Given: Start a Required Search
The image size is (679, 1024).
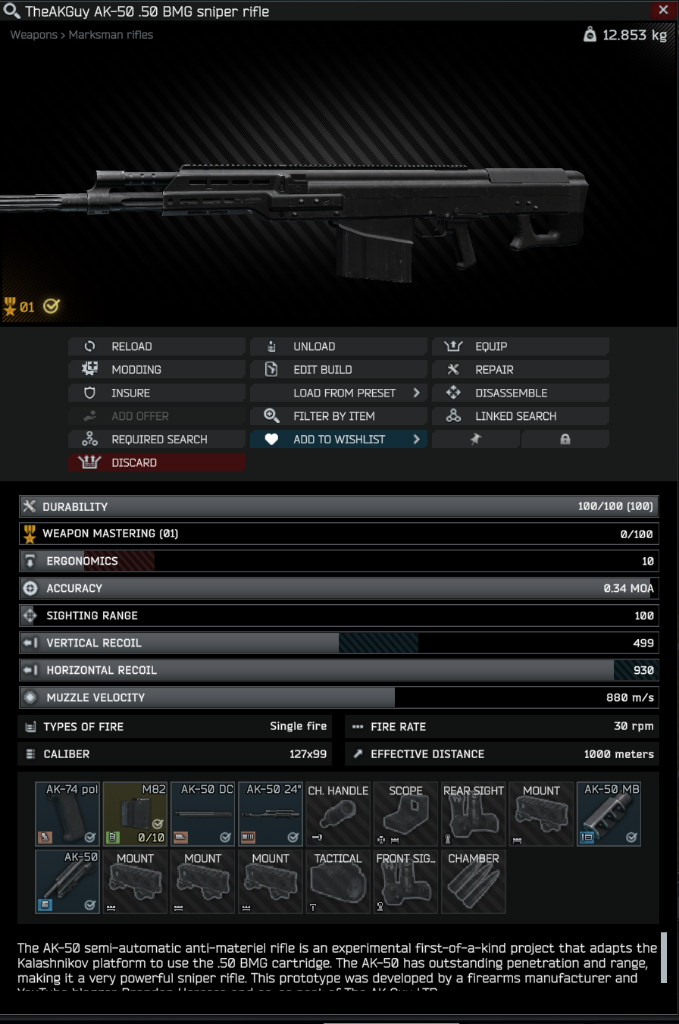Looking at the screenshot, I should click(156, 439).
